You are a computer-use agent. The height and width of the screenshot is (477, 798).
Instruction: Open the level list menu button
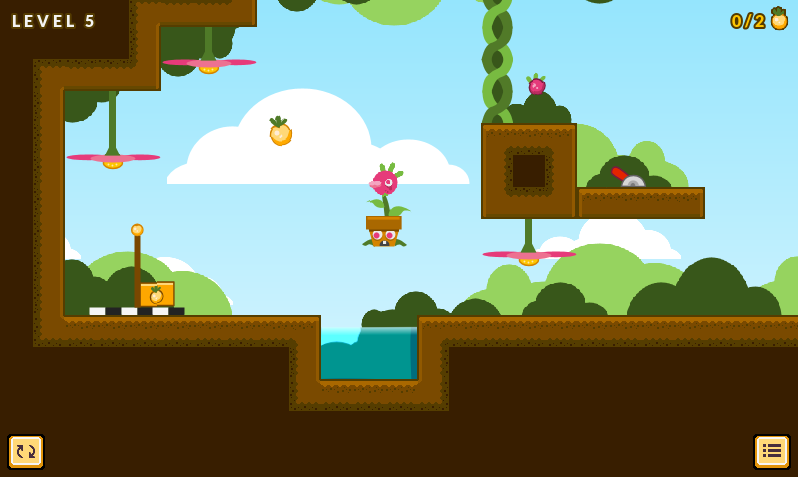[771, 452]
